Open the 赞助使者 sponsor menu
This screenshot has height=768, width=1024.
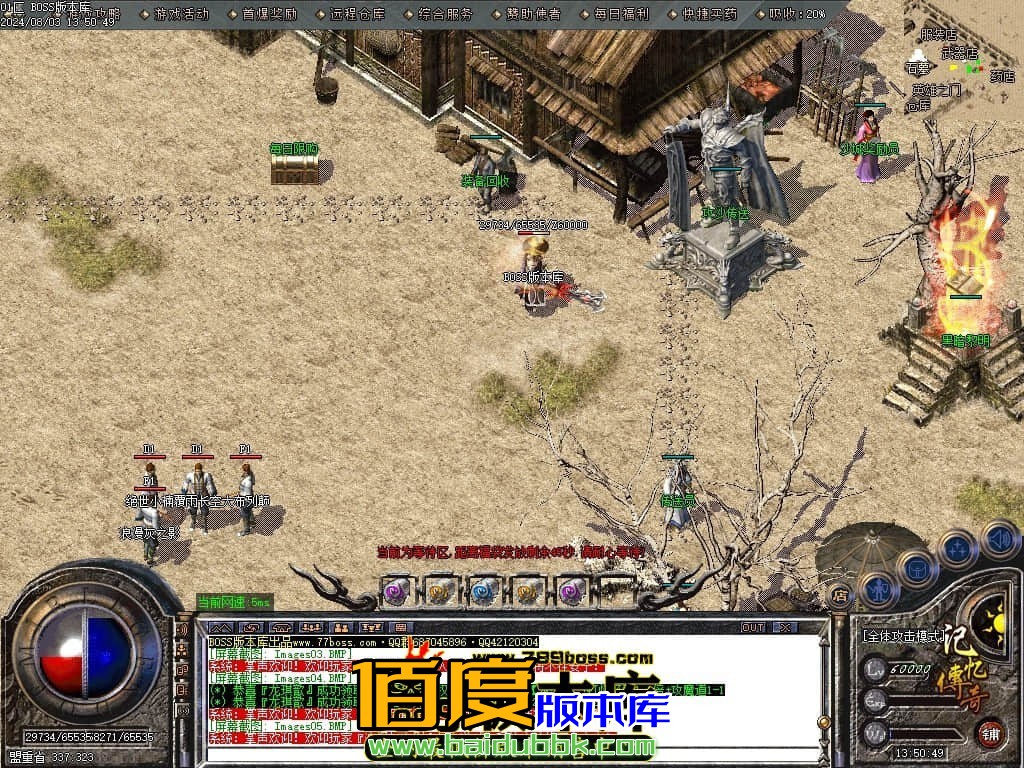(532, 14)
